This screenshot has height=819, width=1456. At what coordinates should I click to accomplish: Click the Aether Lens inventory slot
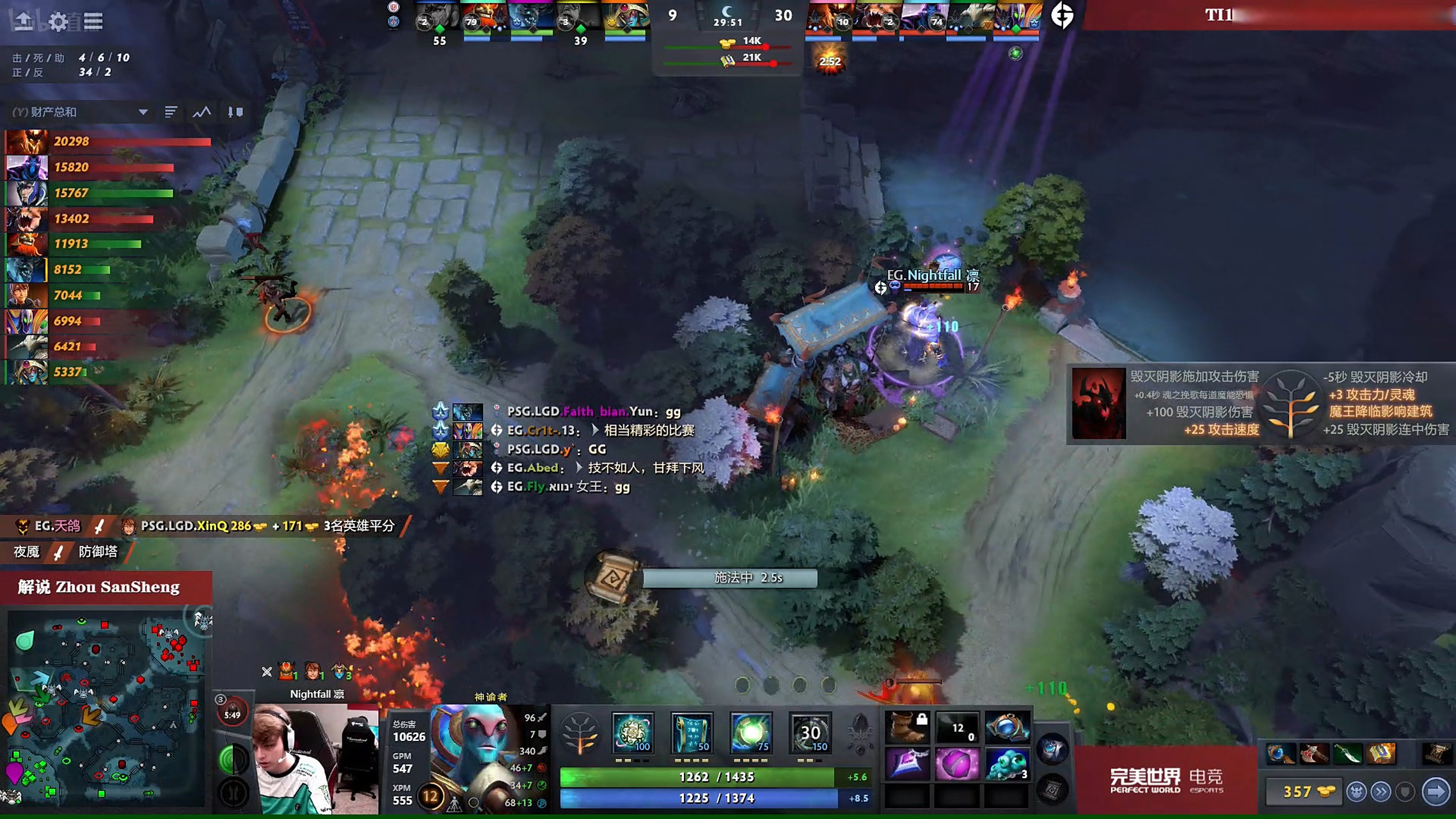pos(1007,728)
